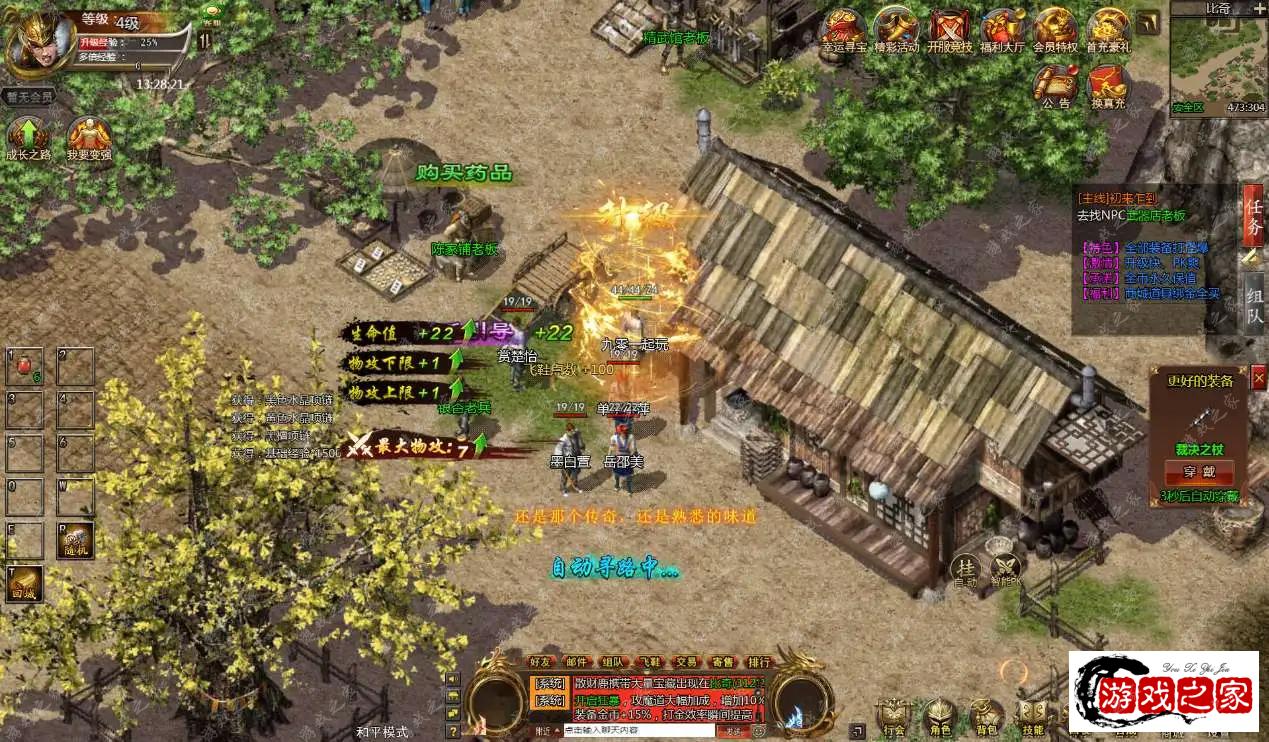Open the 幸运寻宝 lucky treasure icon
The width and height of the screenshot is (1269, 742).
842,30
